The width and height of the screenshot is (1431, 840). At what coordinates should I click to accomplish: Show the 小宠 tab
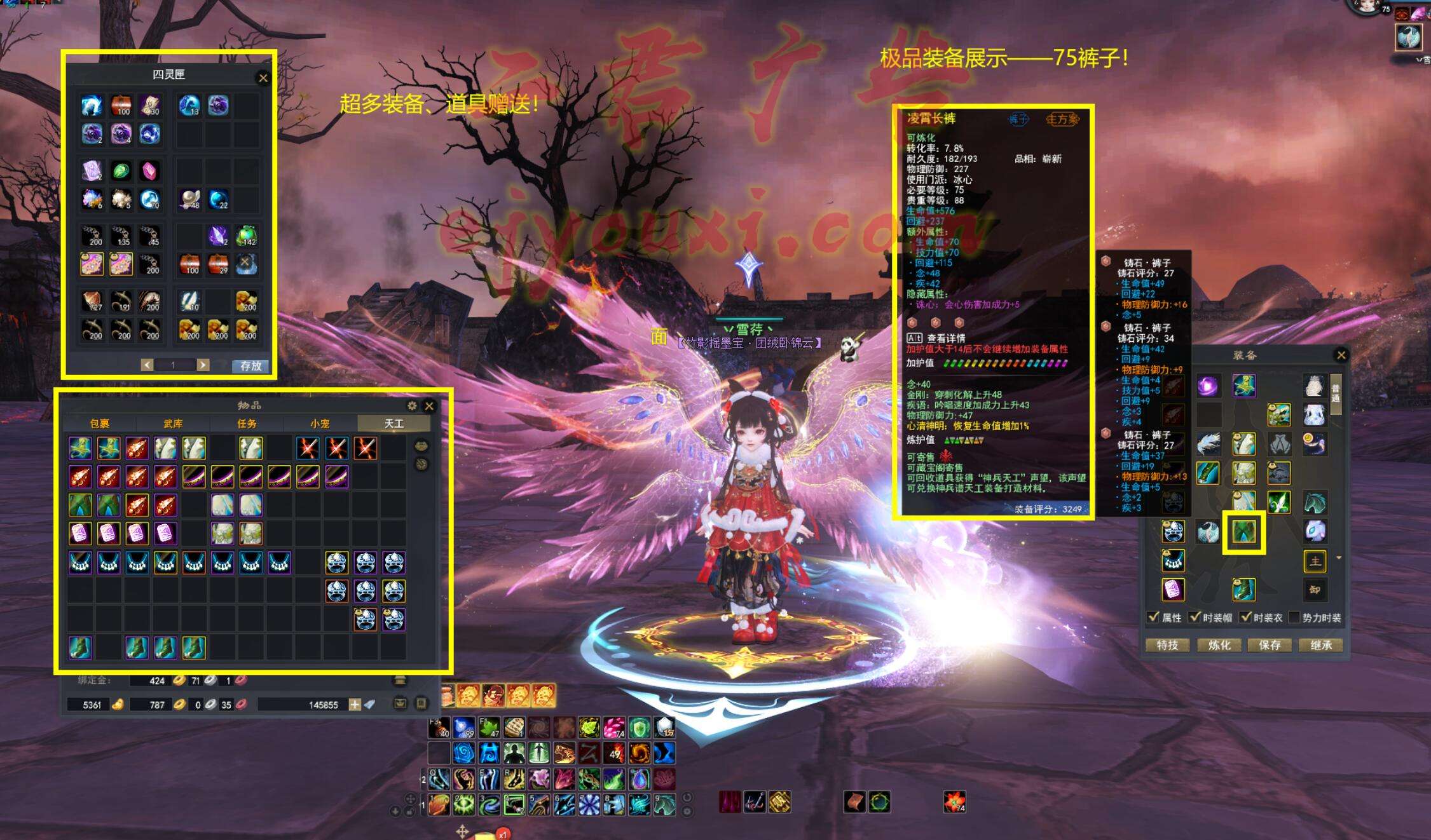pyautogui.click(x=320, y=423)
